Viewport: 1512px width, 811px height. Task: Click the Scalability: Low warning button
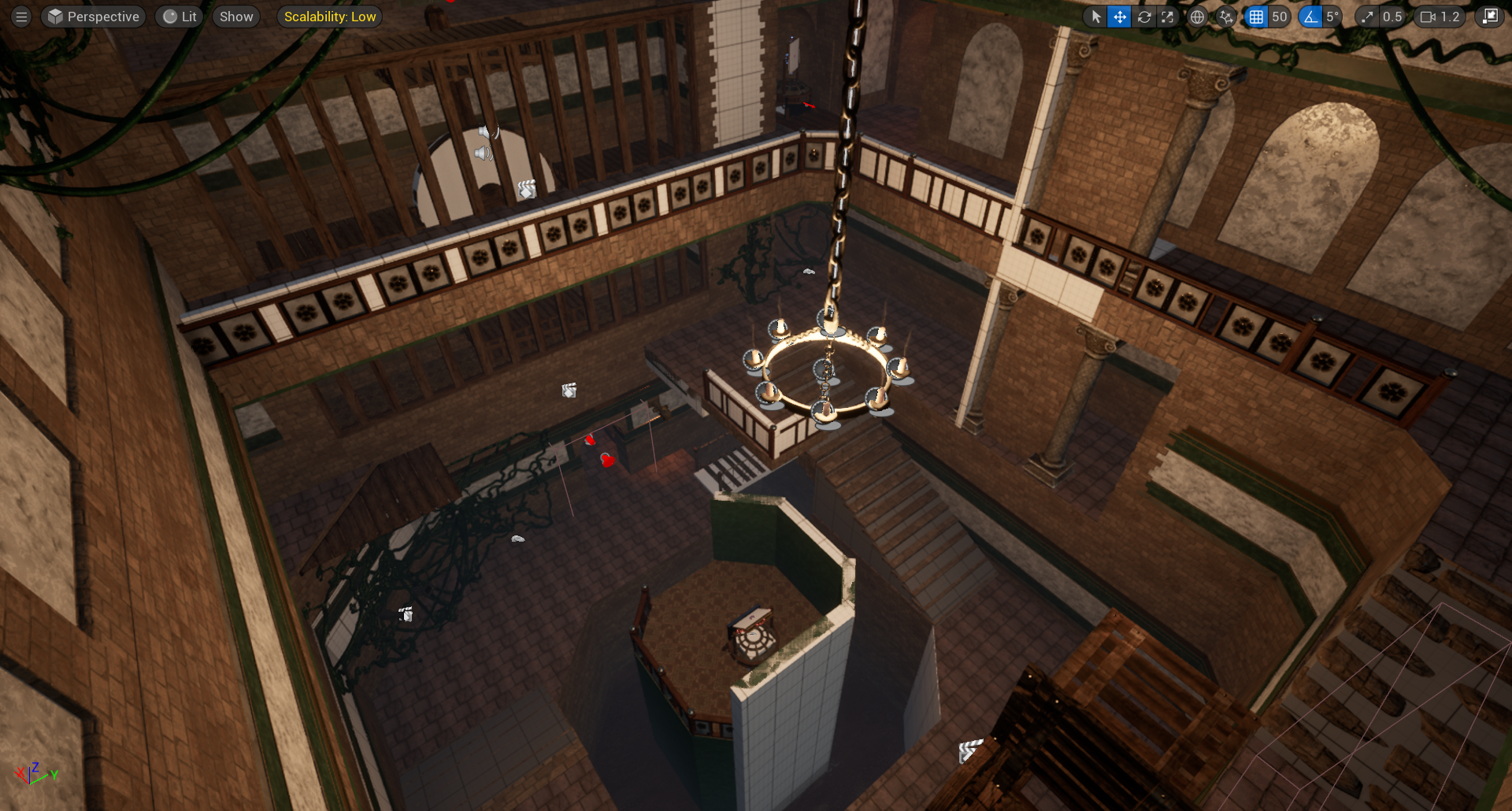(329, 17)
